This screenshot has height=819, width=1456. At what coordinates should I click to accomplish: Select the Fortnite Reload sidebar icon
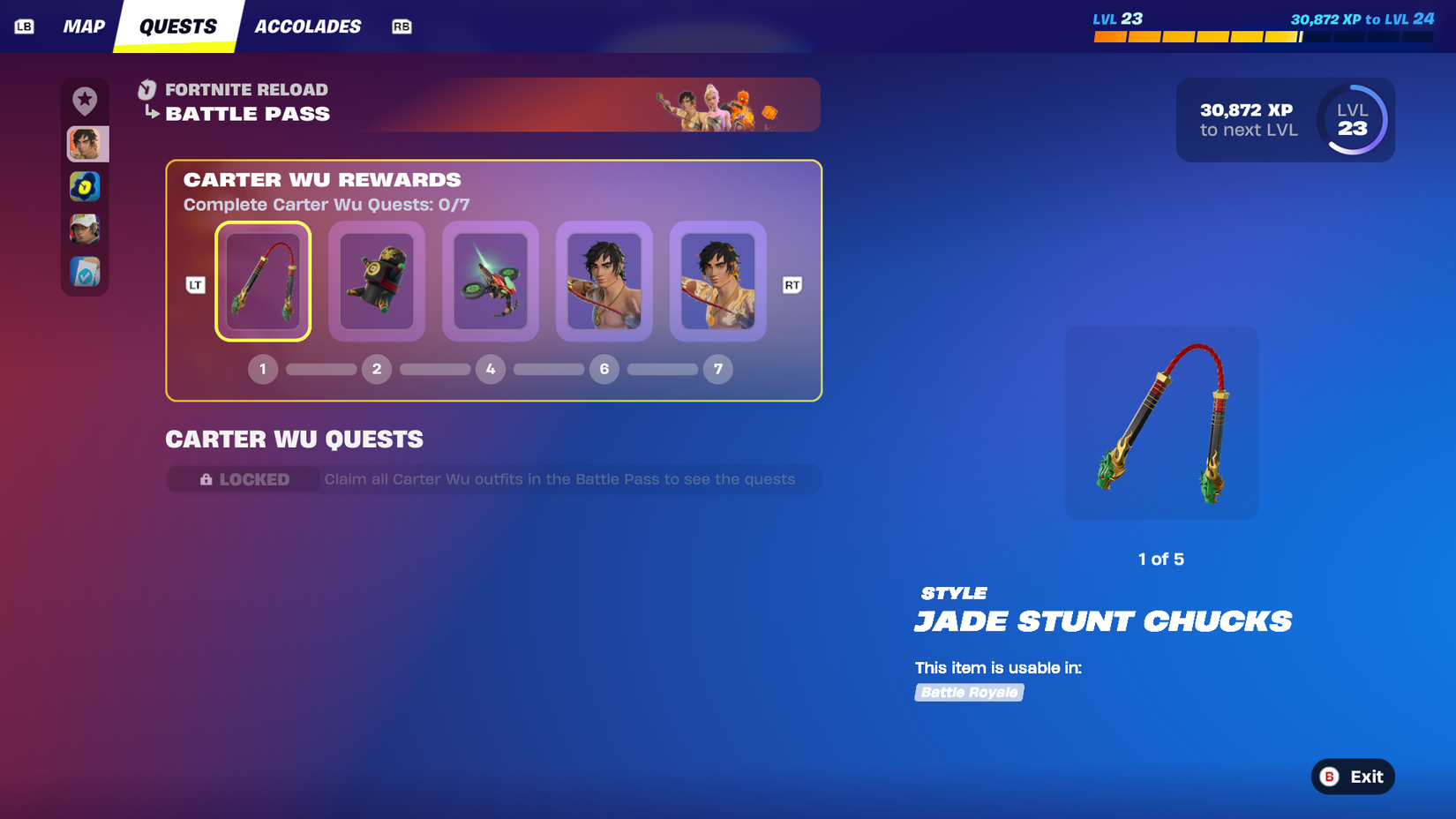click(85, 186)
